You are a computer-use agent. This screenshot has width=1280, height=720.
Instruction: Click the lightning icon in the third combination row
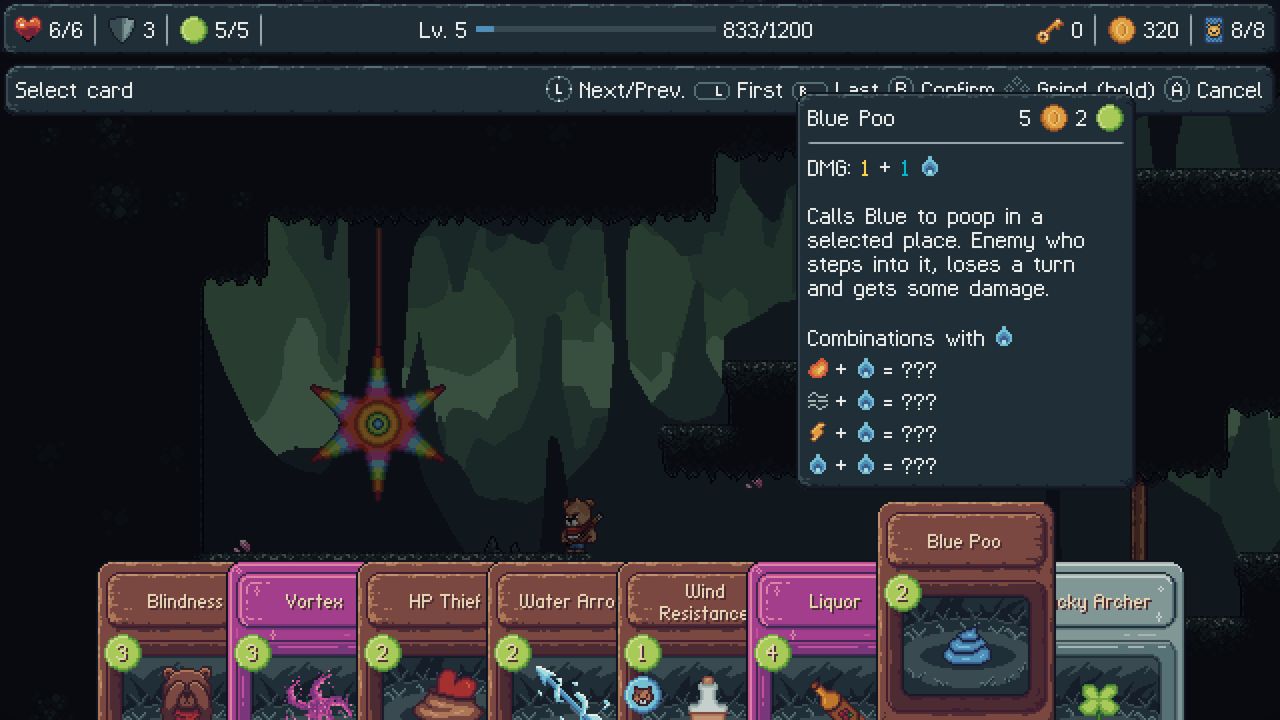(815, 433)
